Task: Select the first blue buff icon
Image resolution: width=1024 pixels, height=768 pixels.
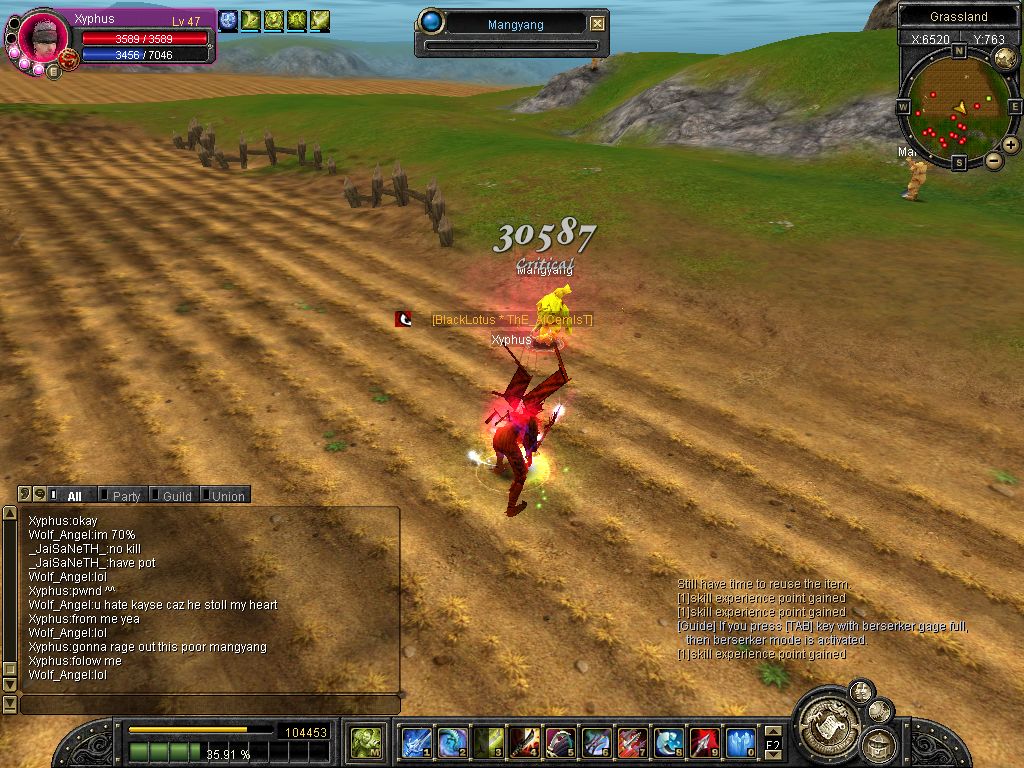Action: (228, 19)
